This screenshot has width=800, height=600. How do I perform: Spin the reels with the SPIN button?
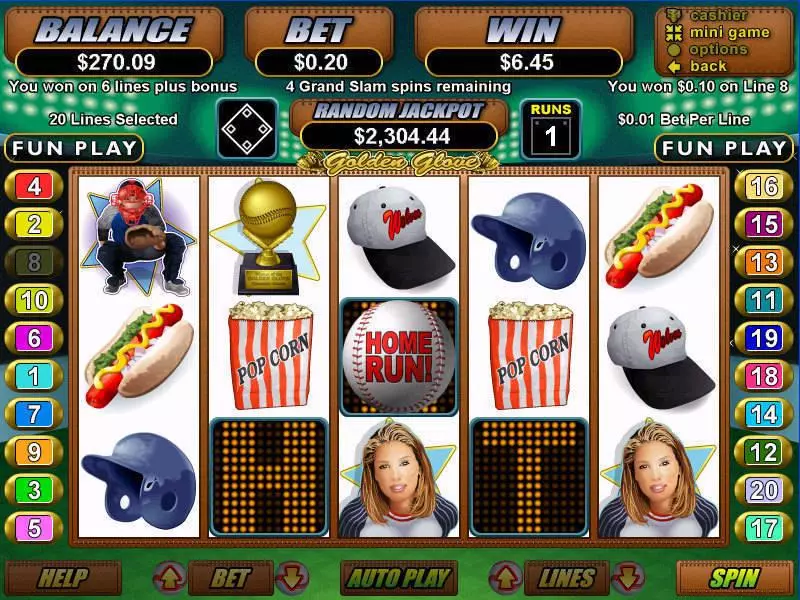tap(735, 577)
